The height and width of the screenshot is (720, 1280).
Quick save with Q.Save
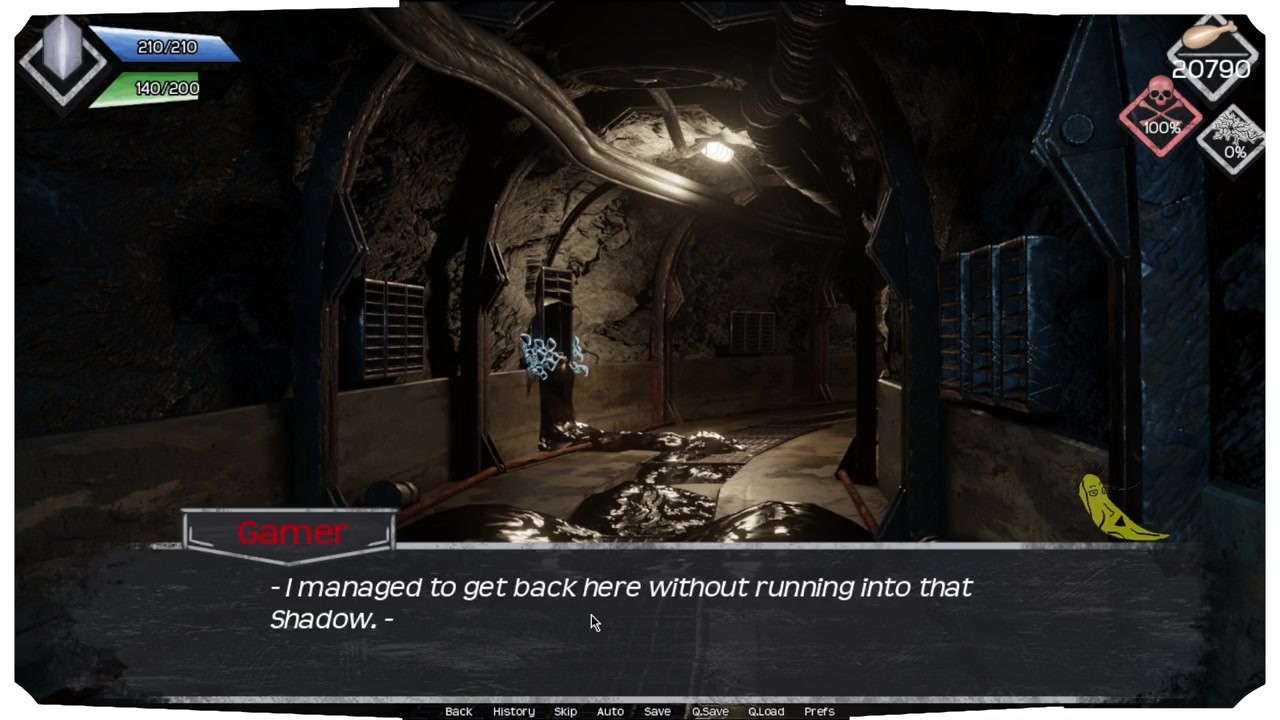tap(710, 711)
